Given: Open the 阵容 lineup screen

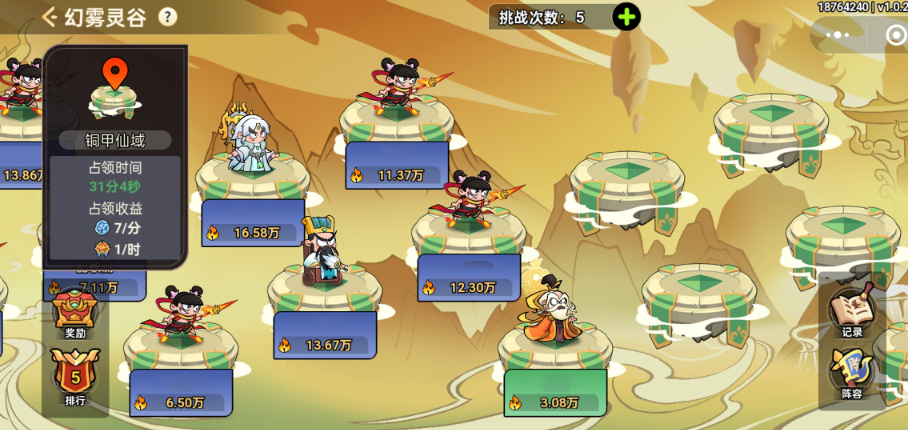Looking at the screenshot, I should [x=852, y=375].
